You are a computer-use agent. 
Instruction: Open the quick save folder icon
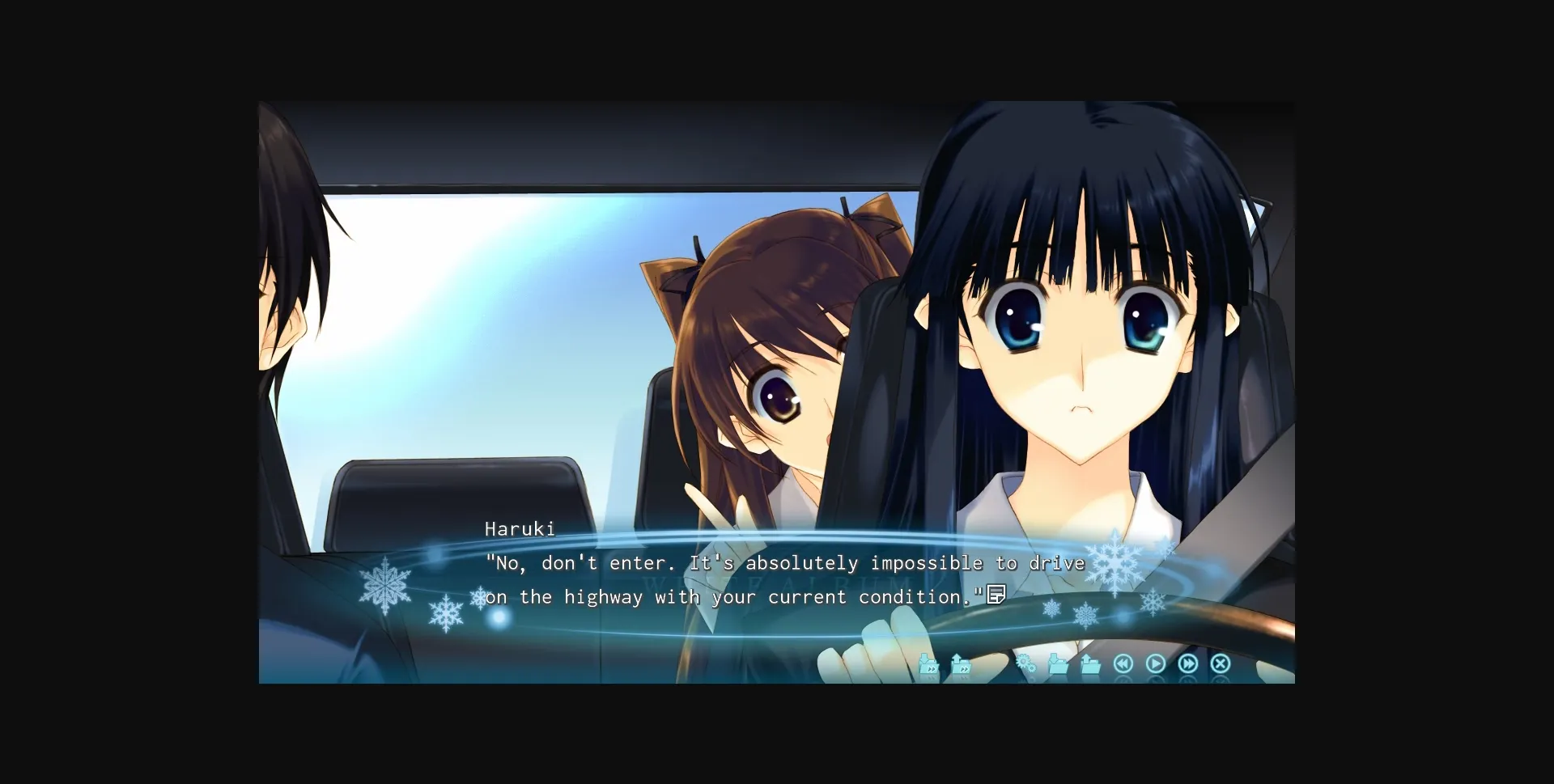click(x=928, y=665)
